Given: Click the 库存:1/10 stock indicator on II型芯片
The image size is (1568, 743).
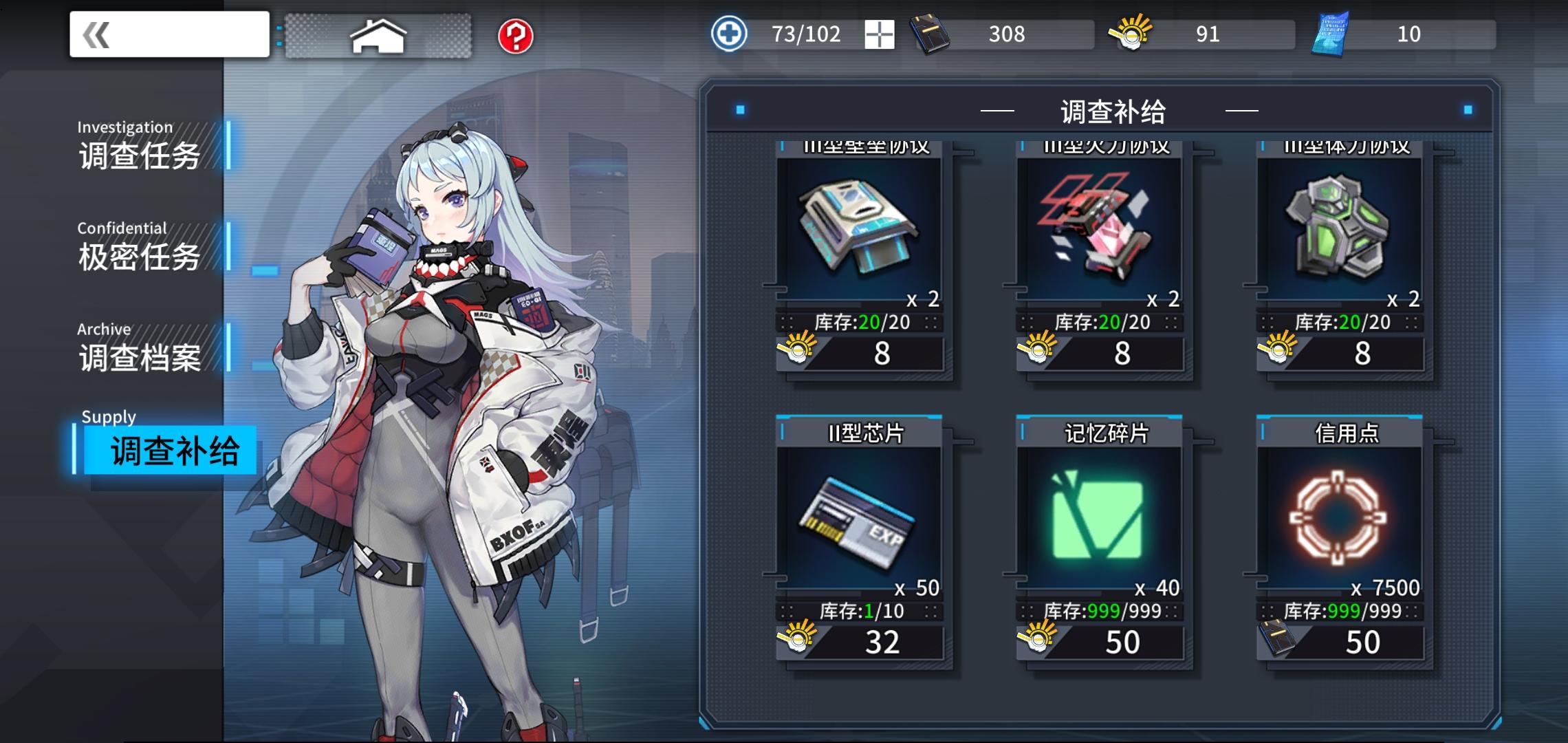Looking at the screenshot, I should coord(862,611).
